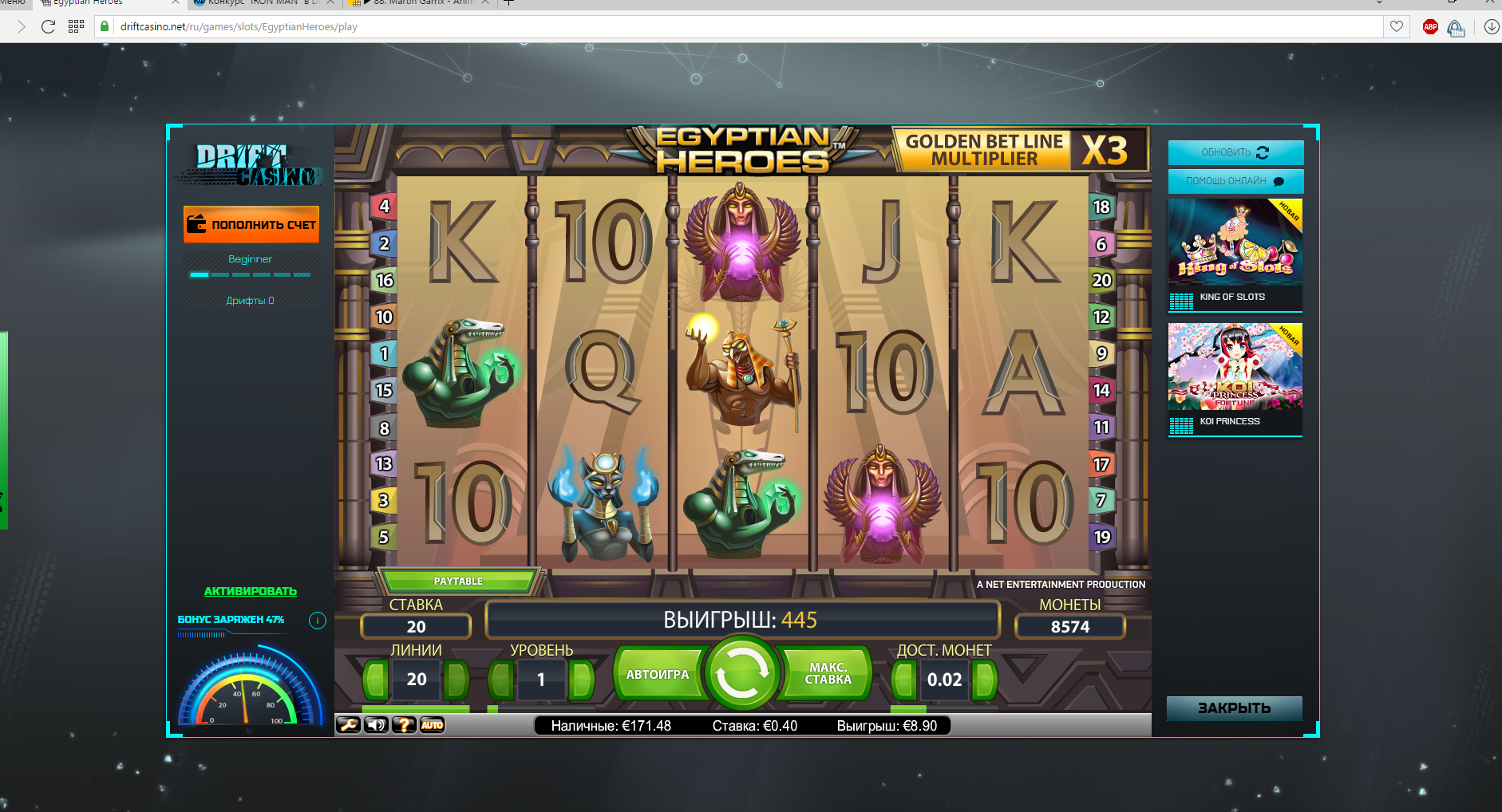Viewport: 1502px width, 812px height.
Task: Increase the number of bet lines
Action: point(457,680)
